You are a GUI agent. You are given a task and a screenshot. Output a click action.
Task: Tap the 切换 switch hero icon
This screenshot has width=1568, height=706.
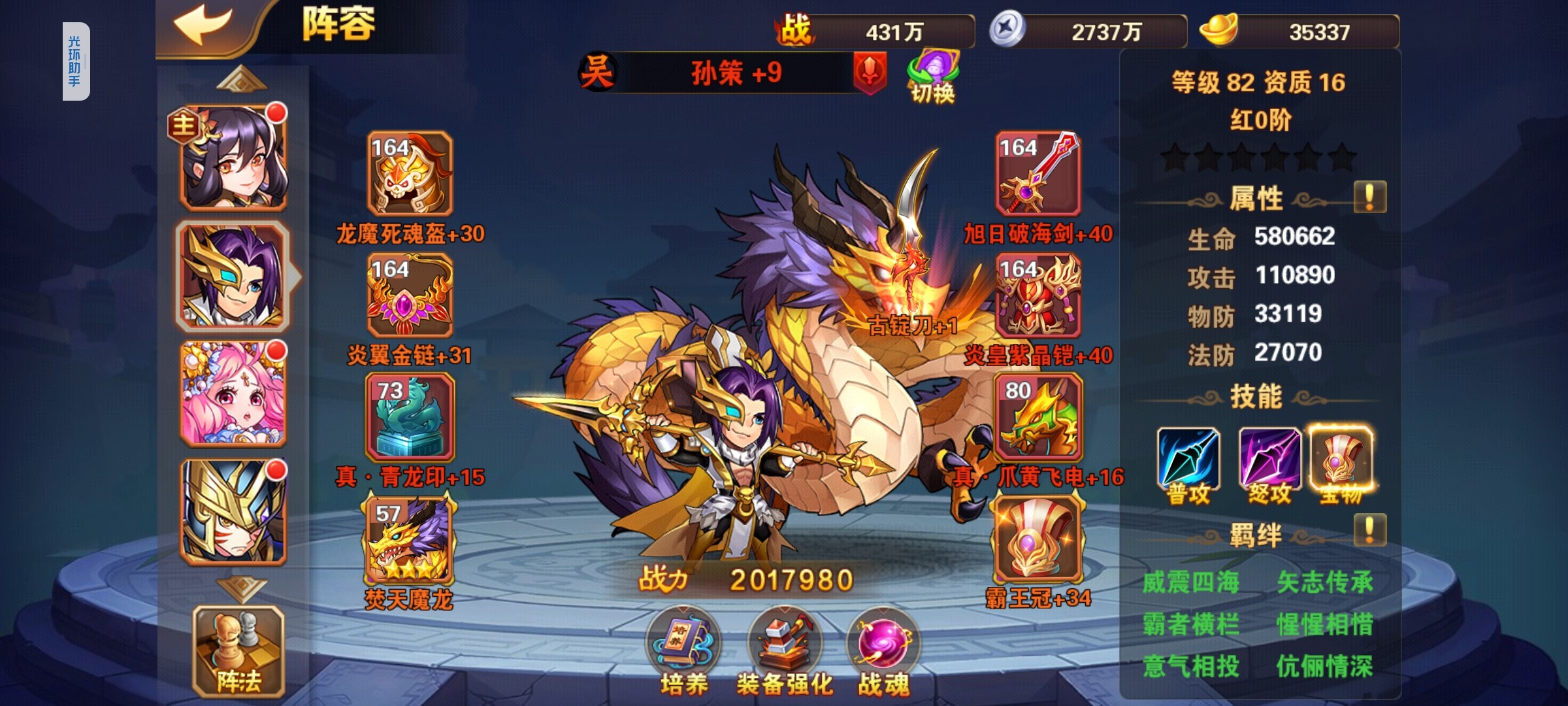pyautogui.click(x=933, y=77)
